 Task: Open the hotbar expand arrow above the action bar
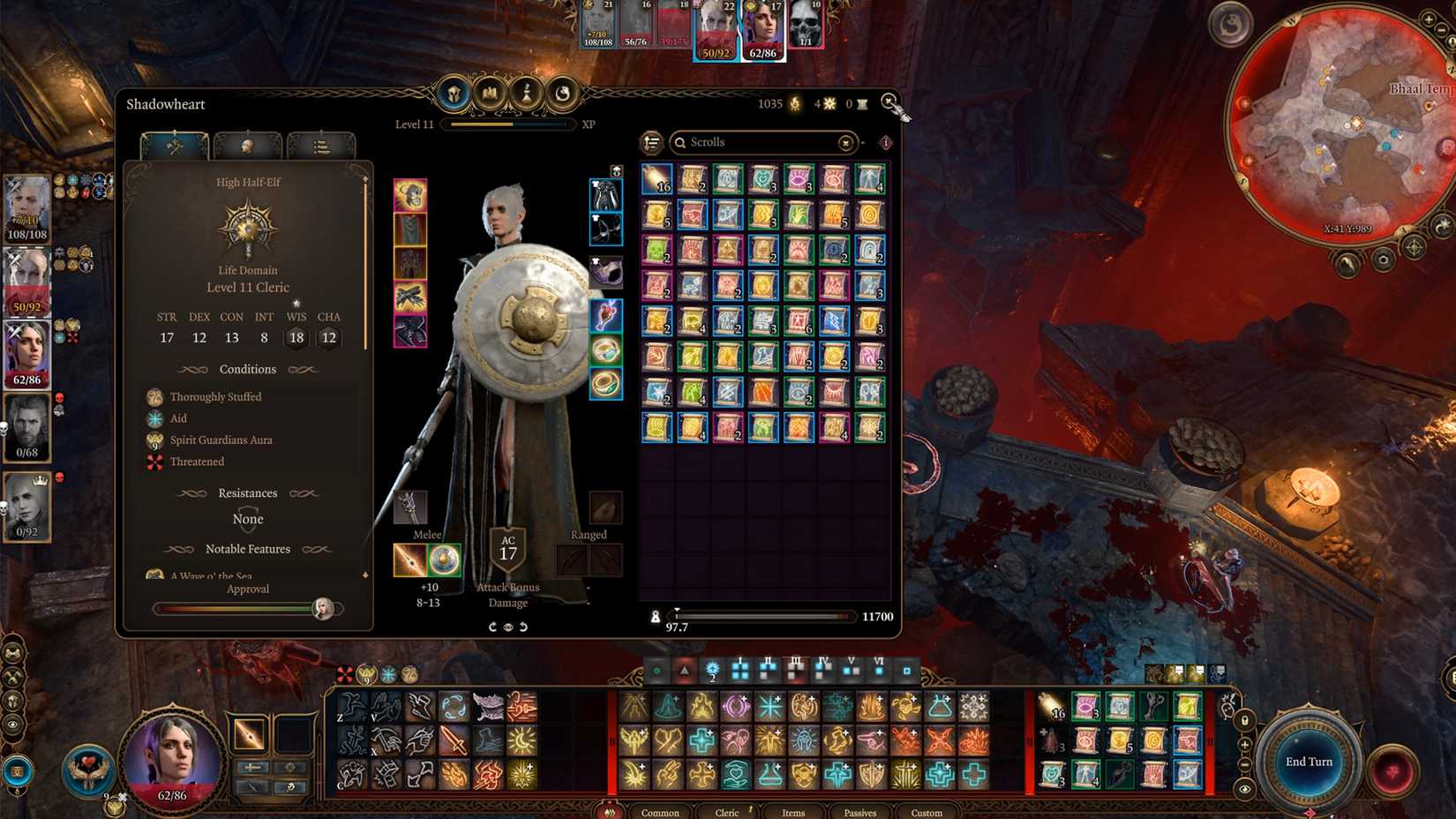click(x=682, y=671)
